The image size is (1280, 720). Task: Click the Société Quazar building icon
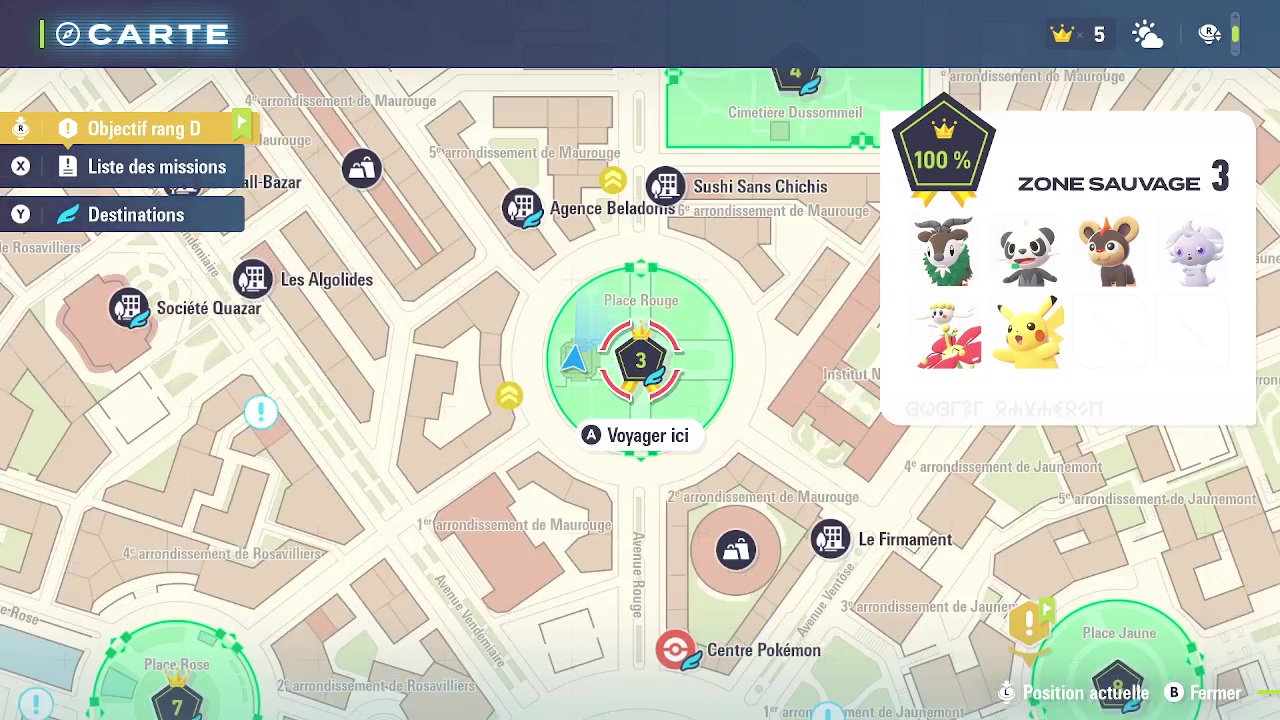tap(130, 308)
